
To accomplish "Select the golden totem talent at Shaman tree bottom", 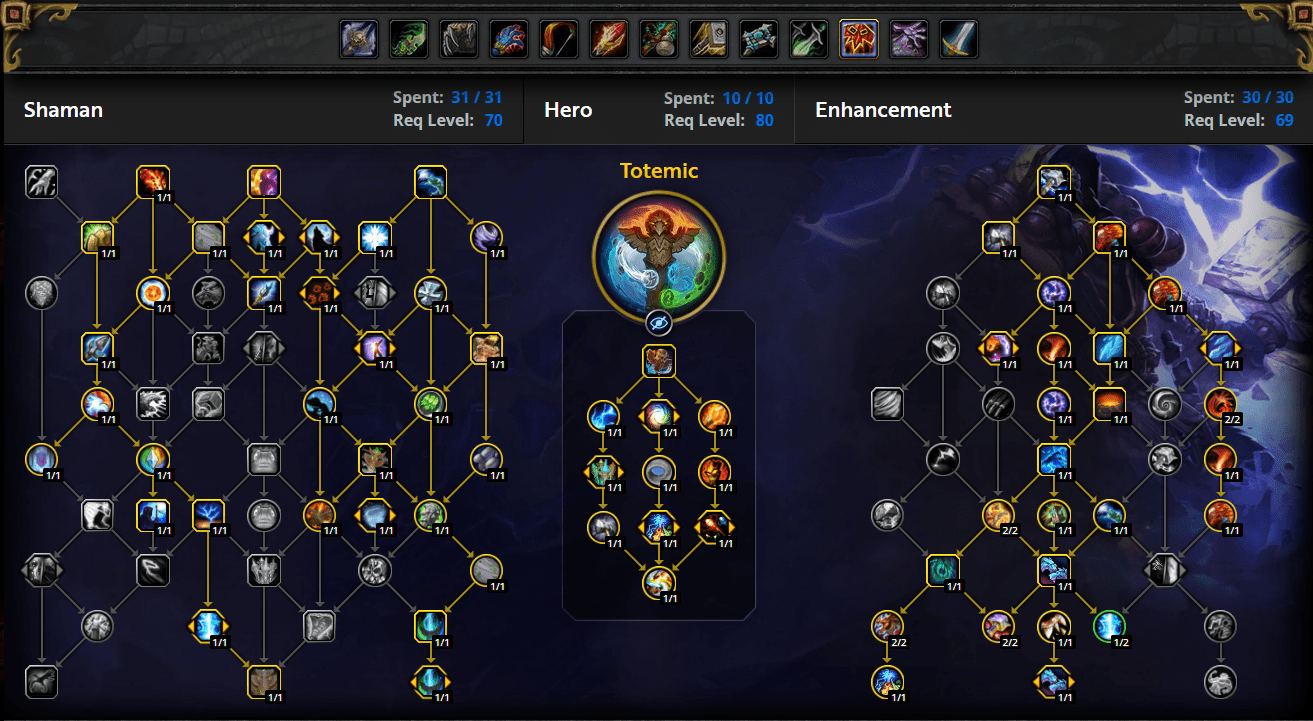I will tap(265, 682).
